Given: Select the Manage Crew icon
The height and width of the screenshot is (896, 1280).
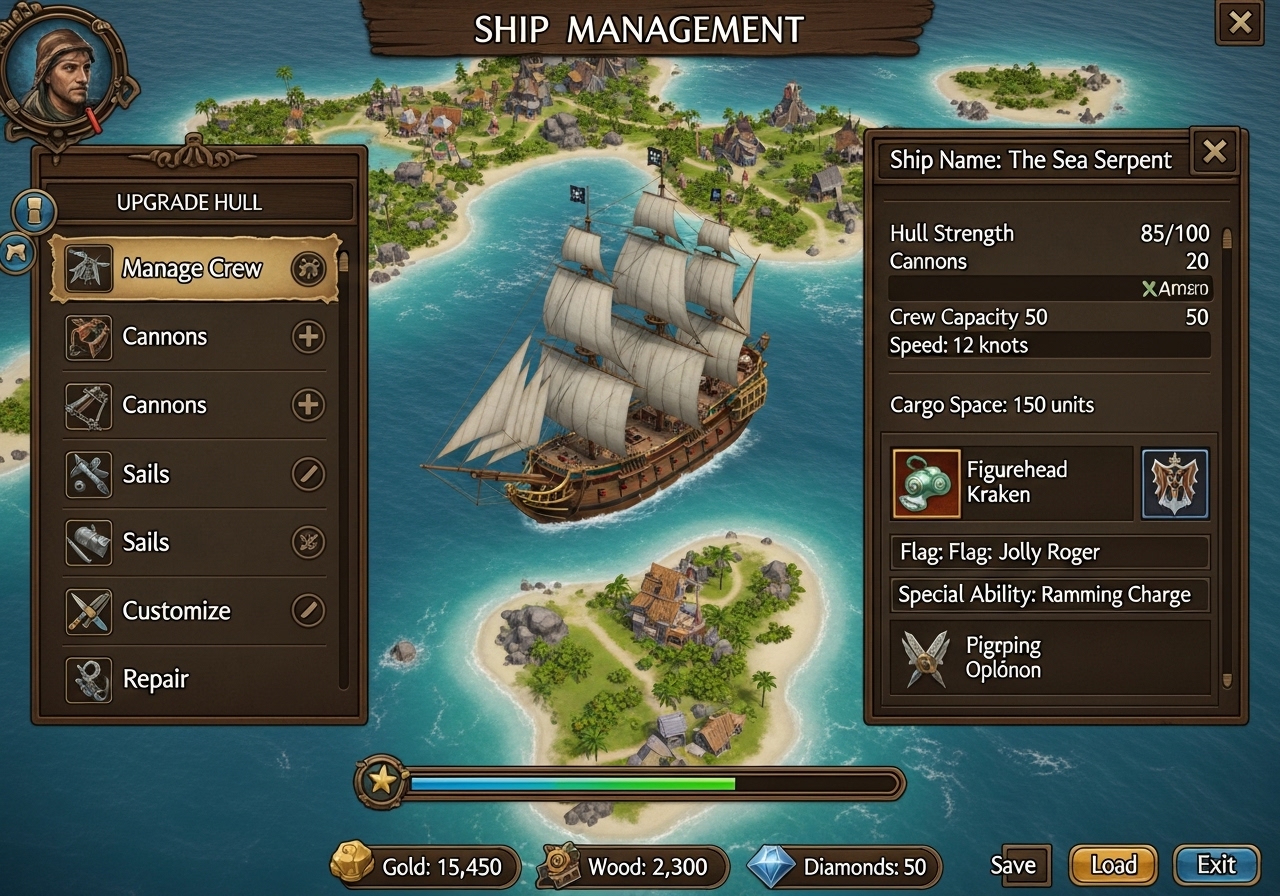Looking at the screenshot, I should 90,267.
